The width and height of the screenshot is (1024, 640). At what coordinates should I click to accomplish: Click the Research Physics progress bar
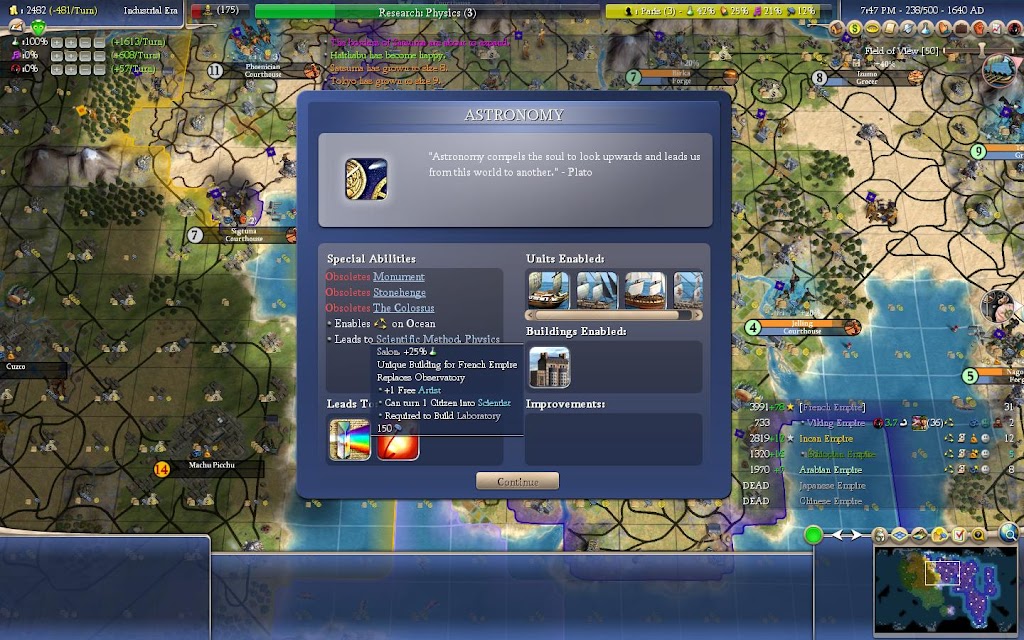pyautogui.click(x=427, y=12)
